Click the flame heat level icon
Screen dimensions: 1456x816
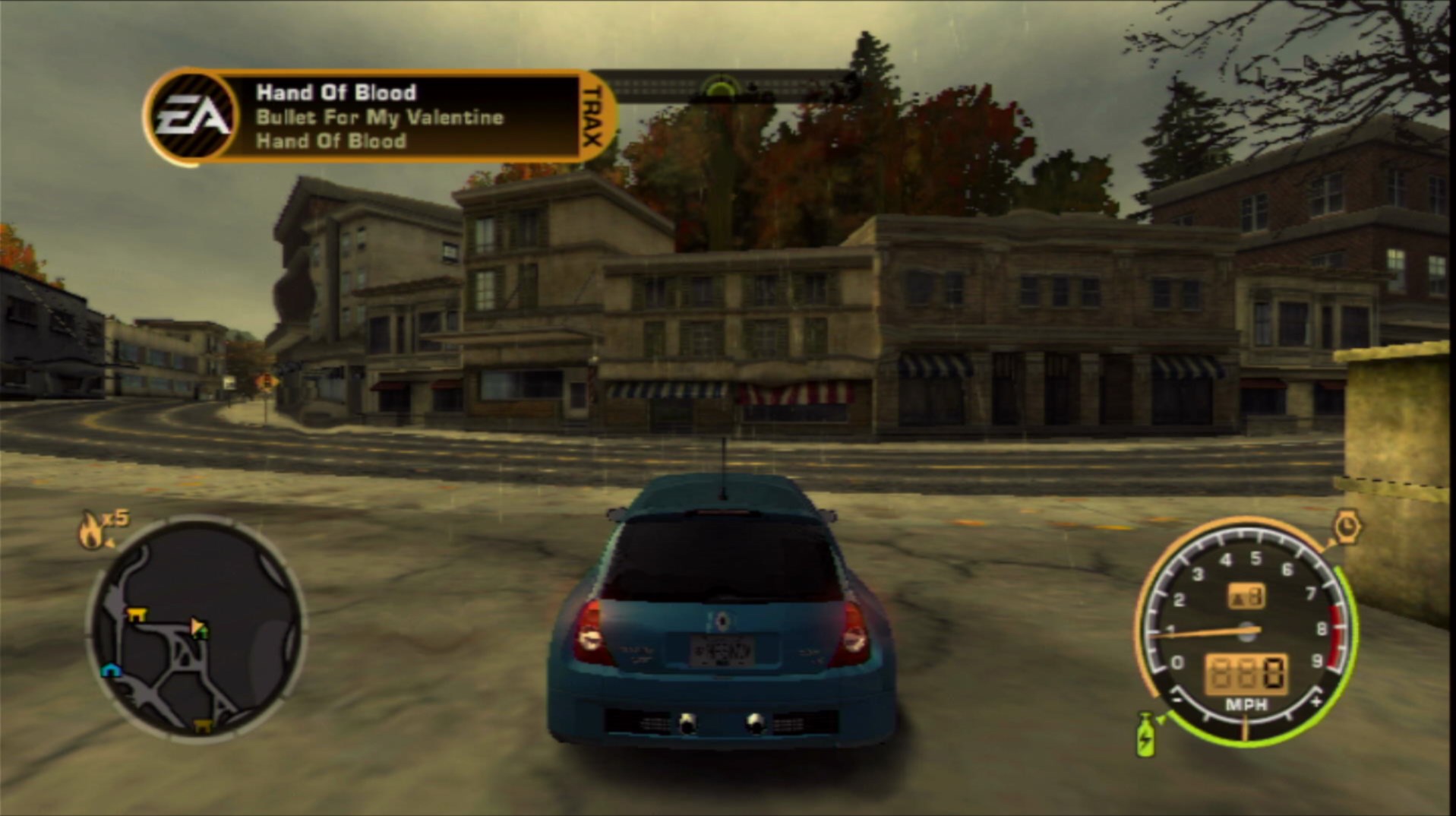point(91,530)
